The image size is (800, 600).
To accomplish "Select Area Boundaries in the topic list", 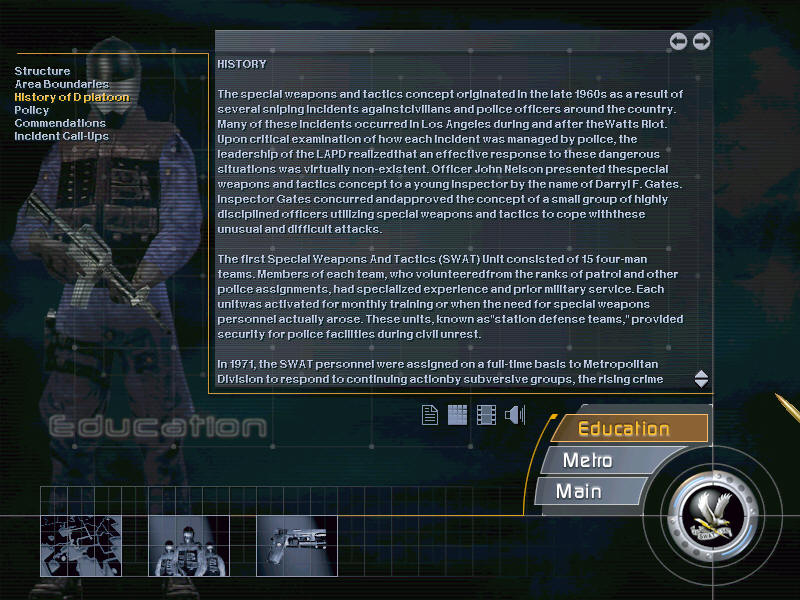I will [x=61, y=84].
